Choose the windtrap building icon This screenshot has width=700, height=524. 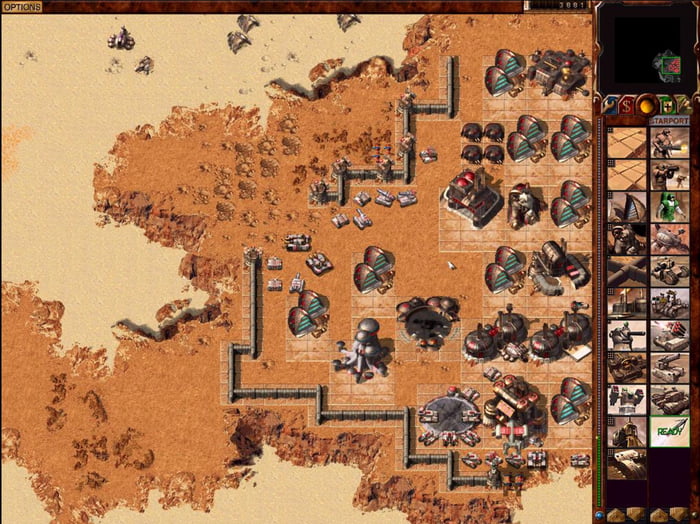626,207
